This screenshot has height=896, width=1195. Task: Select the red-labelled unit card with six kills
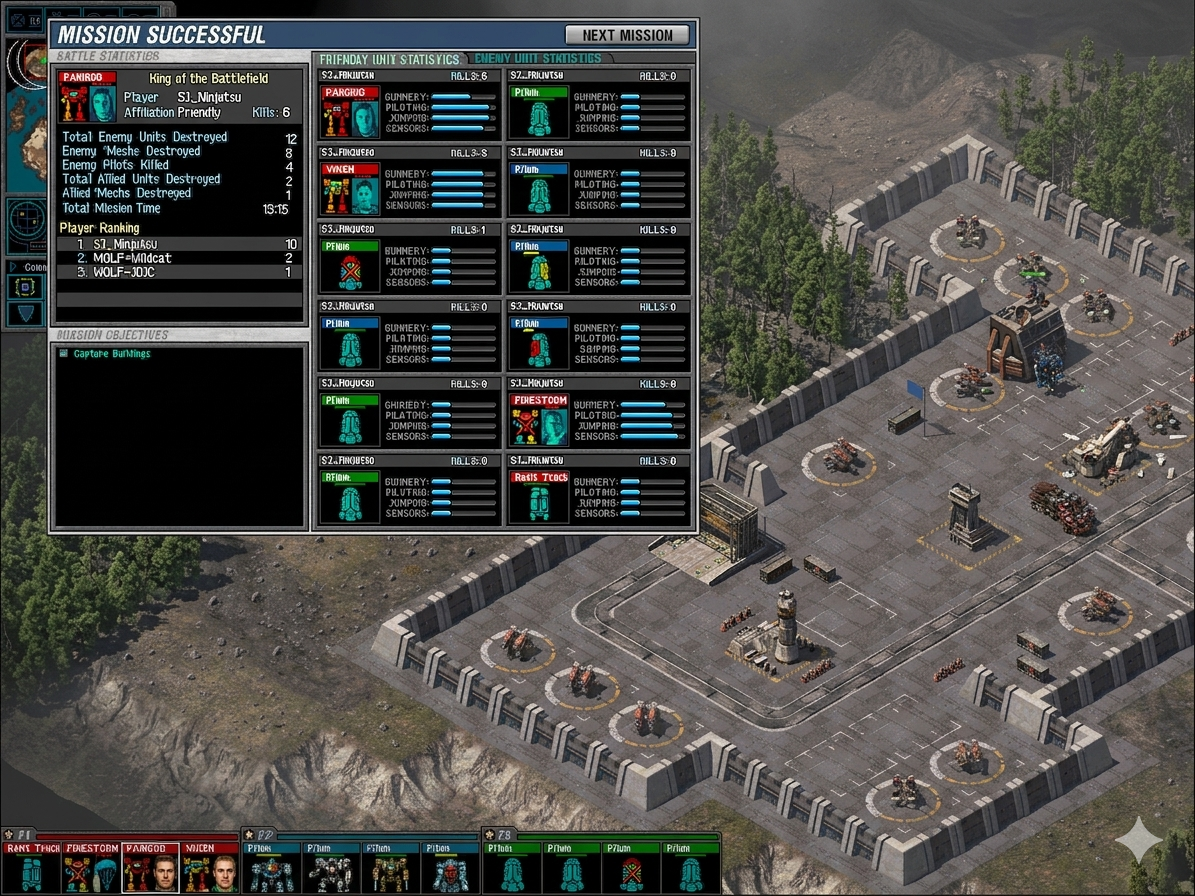(x=409, y=105)
